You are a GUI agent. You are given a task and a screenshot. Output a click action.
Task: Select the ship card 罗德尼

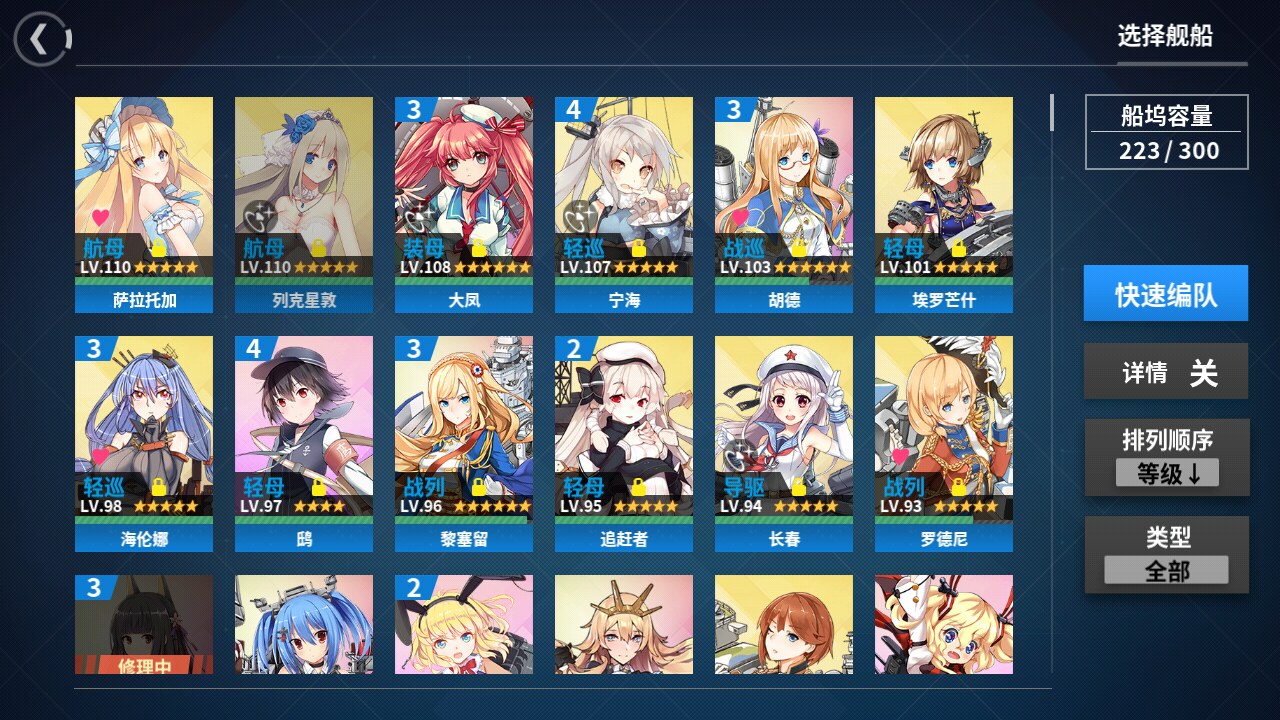pos(944,443)
